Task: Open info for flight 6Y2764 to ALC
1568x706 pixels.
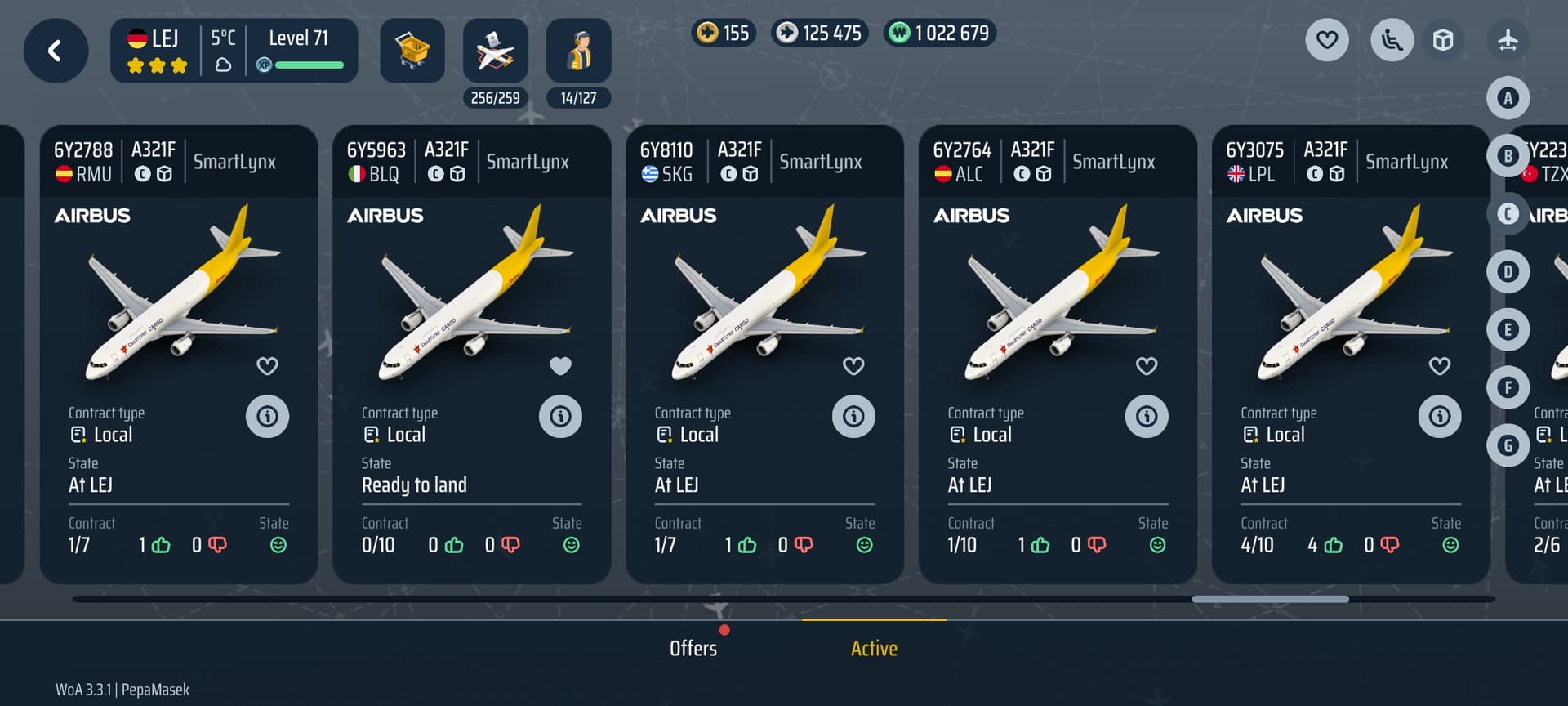Action: click(1147, 417)
